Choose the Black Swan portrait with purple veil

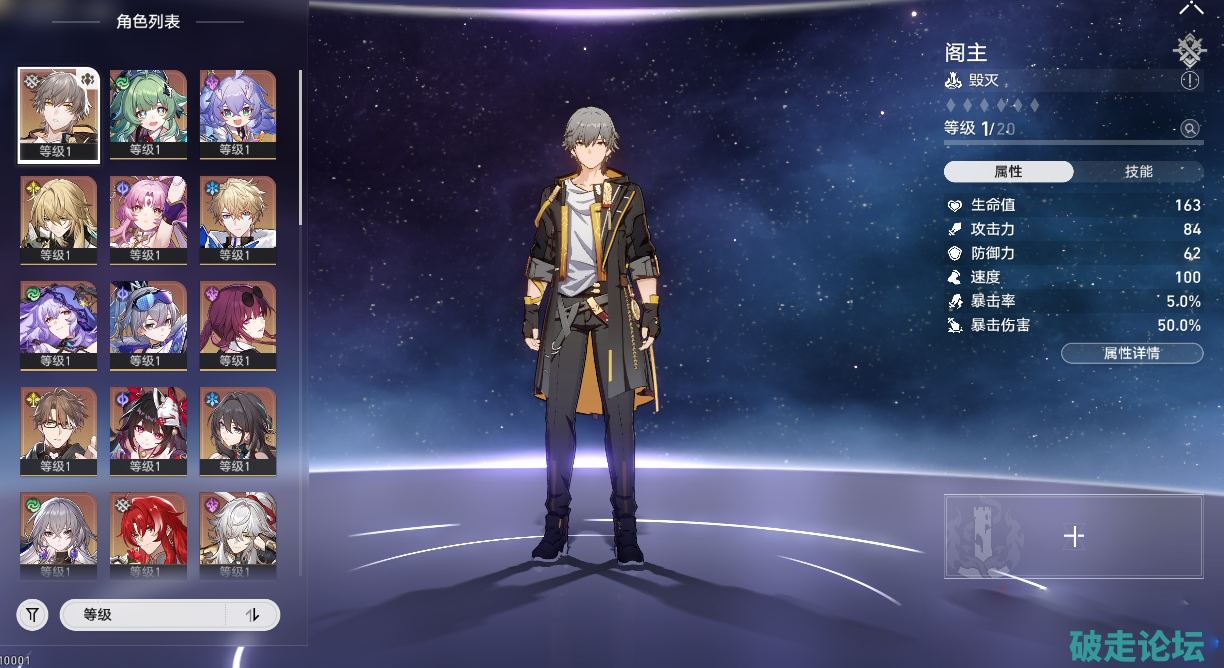tap(59, 320)
